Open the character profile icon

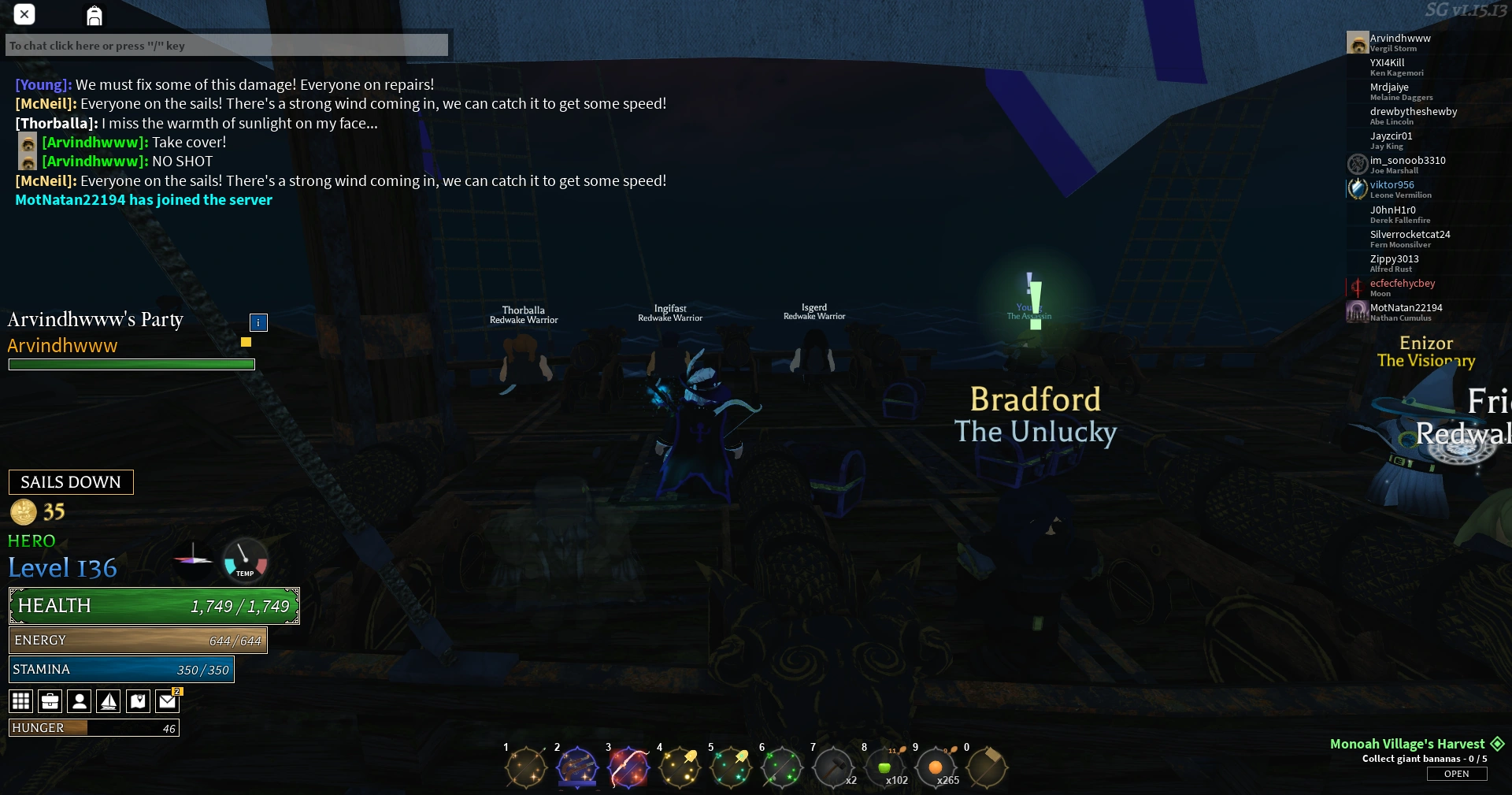coord(79,701)
